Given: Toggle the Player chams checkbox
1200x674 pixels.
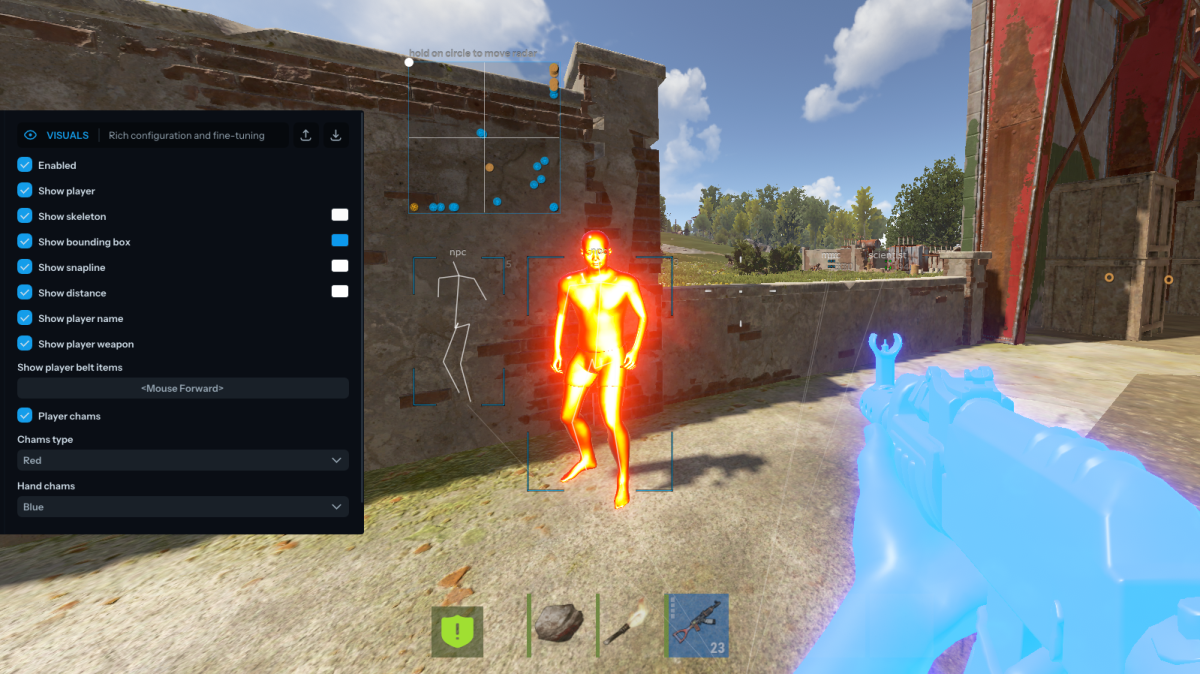Looking at the screenshot, I should coord(25,416).
